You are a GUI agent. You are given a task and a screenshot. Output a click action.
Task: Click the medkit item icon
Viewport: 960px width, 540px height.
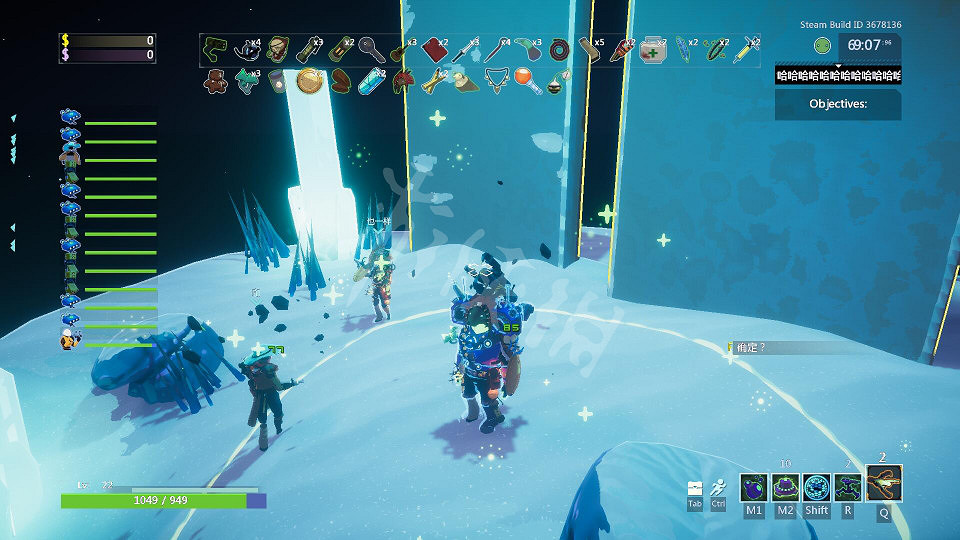pos(653,48)
